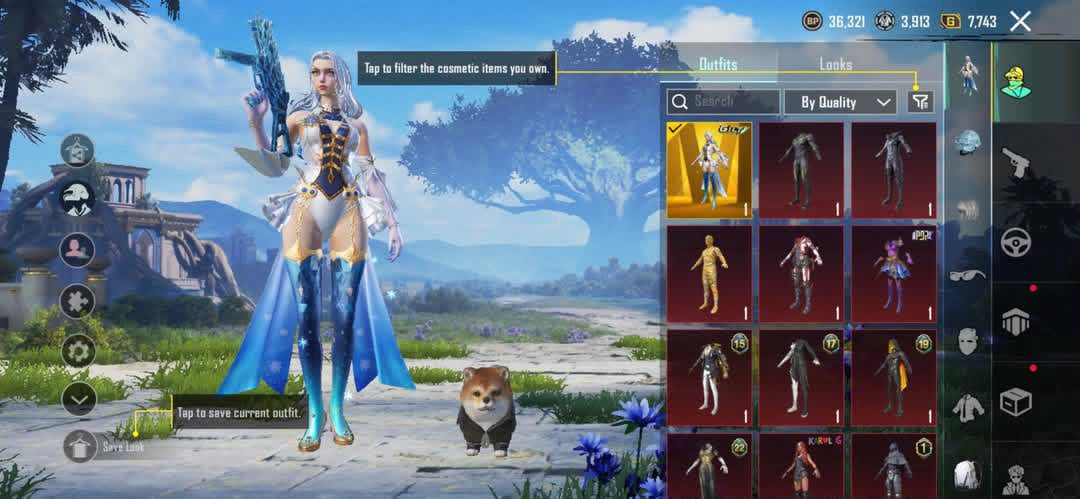Select the sunglasses category
This screenshot has width=1080, height=499.
coord(967,275)
